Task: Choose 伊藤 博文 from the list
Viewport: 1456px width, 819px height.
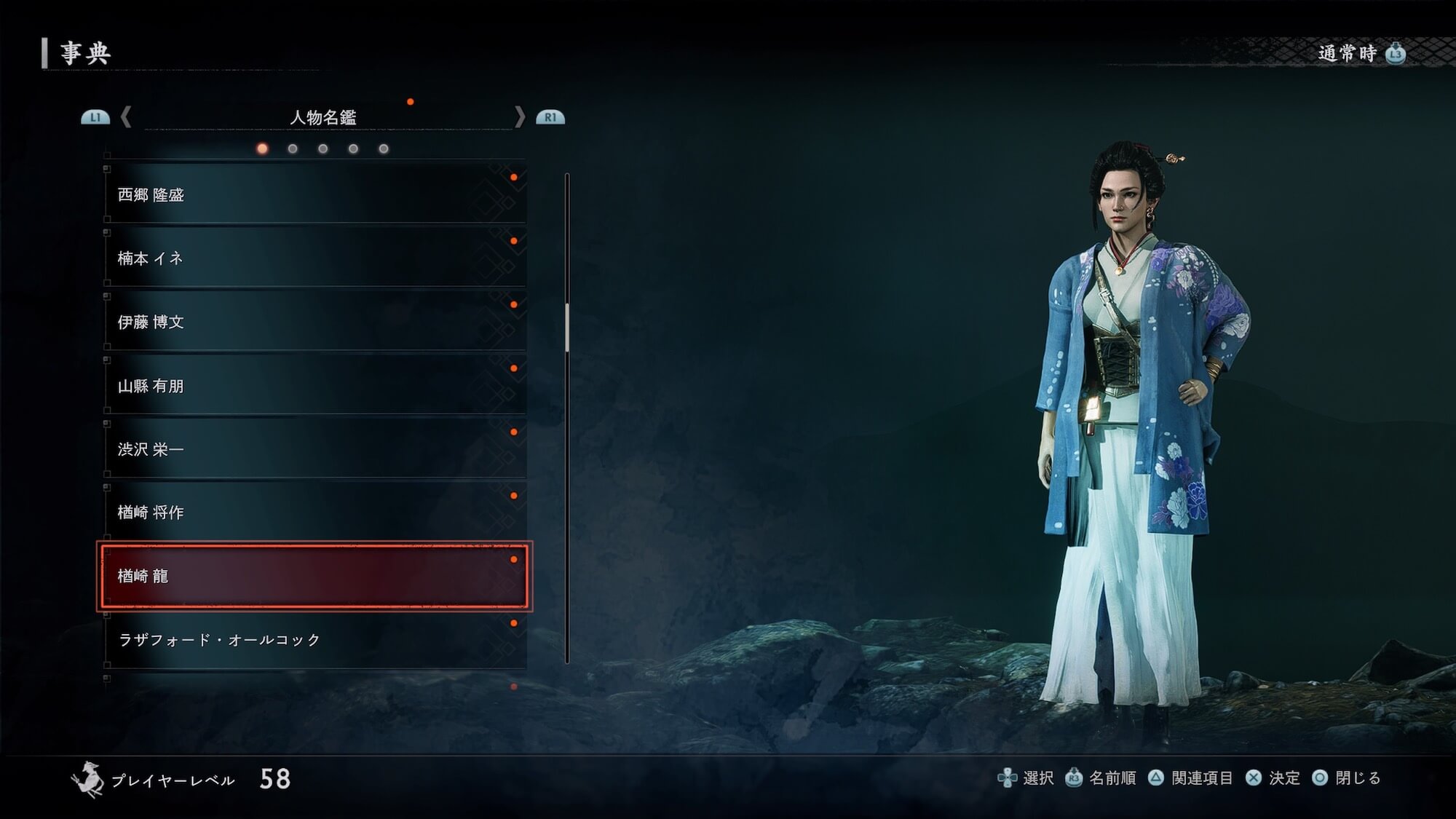Action: tap(314, 322)
